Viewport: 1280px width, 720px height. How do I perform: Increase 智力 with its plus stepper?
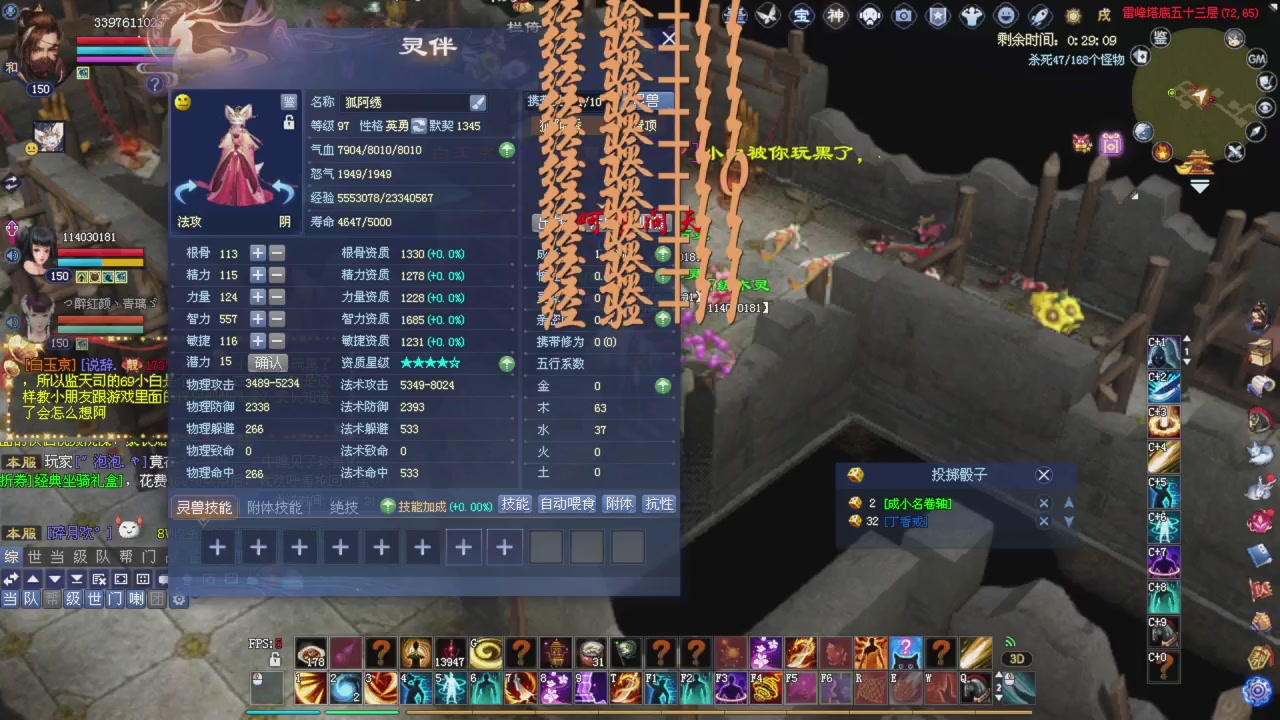coord(257,319)
